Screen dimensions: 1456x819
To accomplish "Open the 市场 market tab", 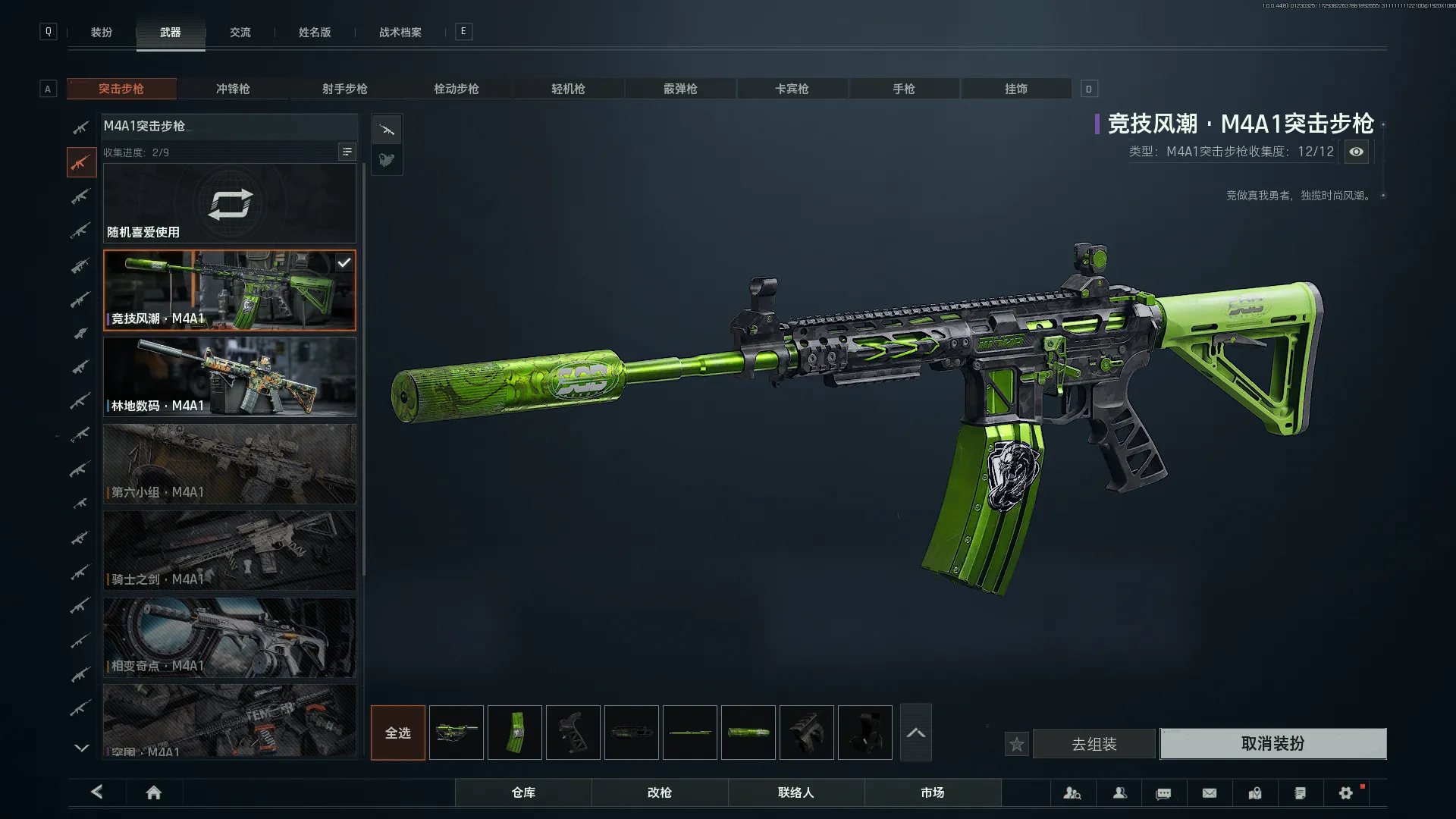I will 932,792.
